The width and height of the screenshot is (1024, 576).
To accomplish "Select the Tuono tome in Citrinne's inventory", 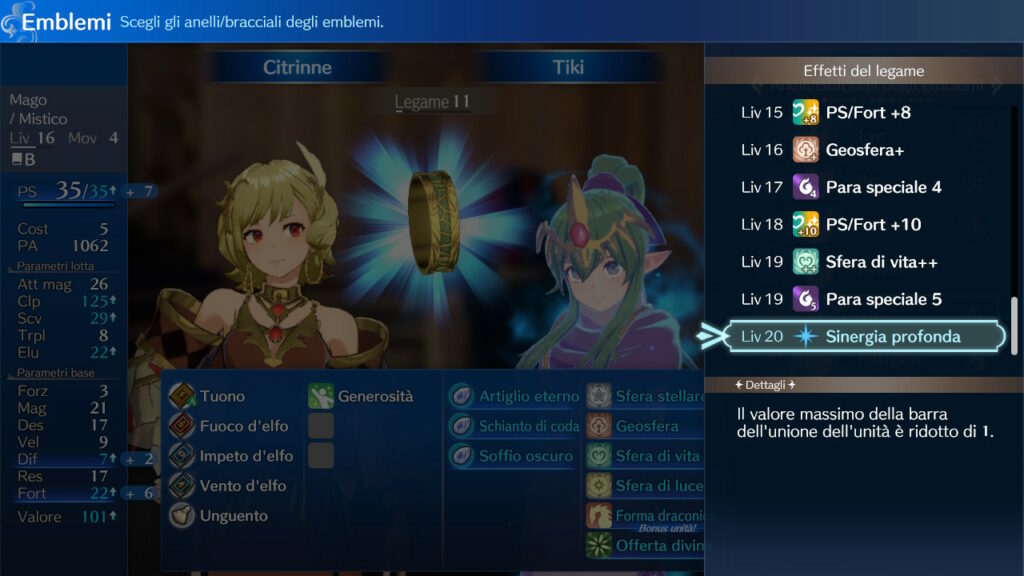I will coord(221,396).
